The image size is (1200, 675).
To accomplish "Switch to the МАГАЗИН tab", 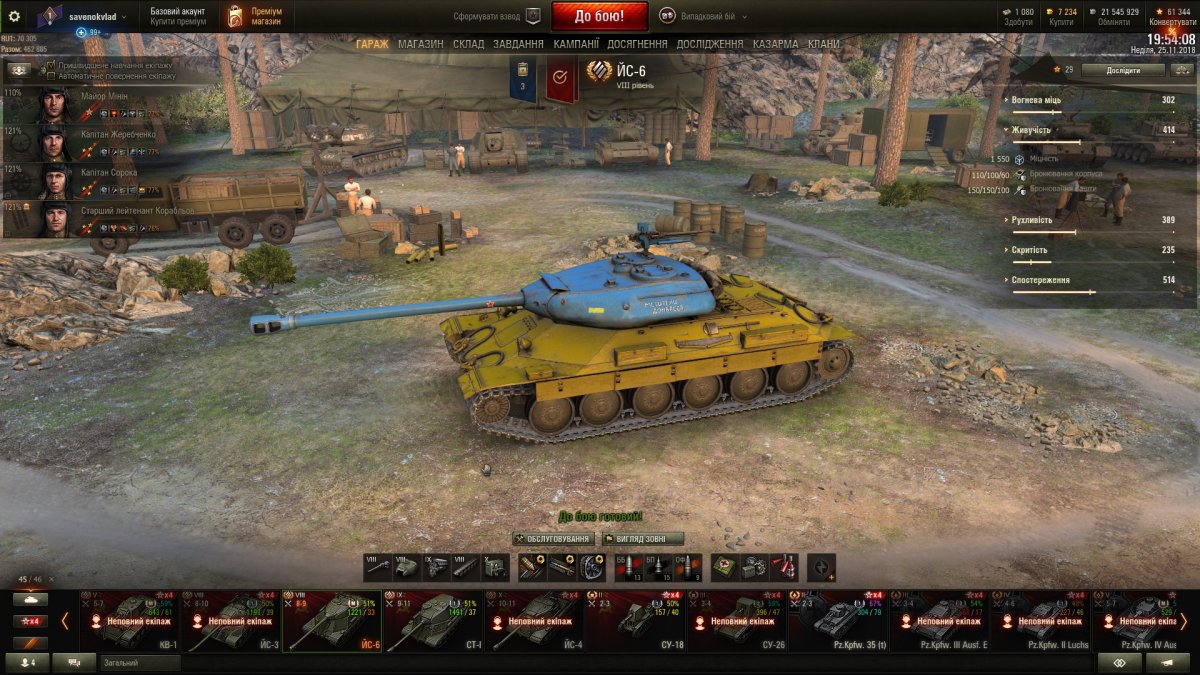I will [420, 44].
